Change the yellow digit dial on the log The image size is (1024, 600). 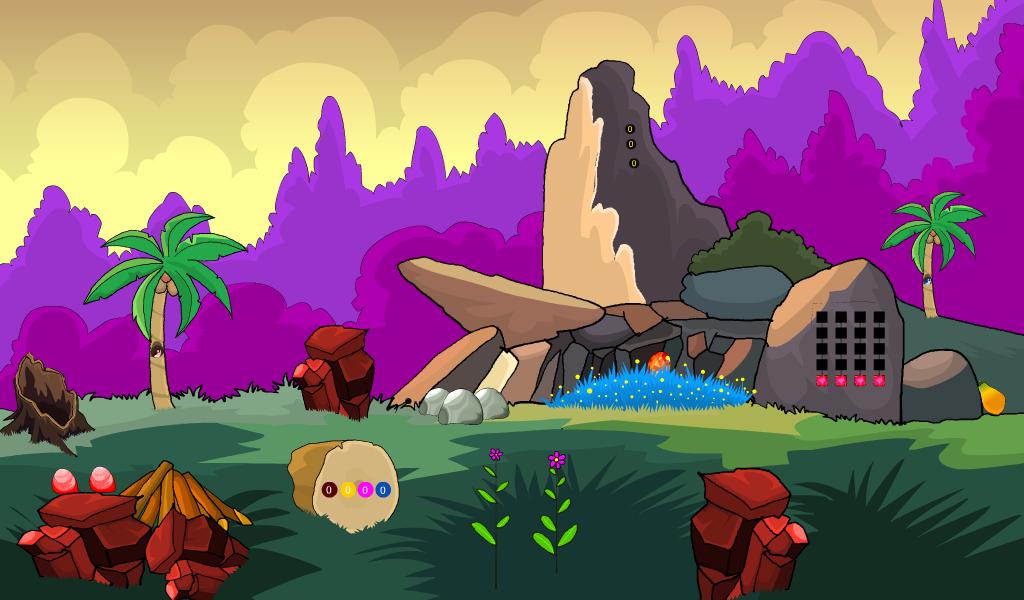(x=347, y=490)
